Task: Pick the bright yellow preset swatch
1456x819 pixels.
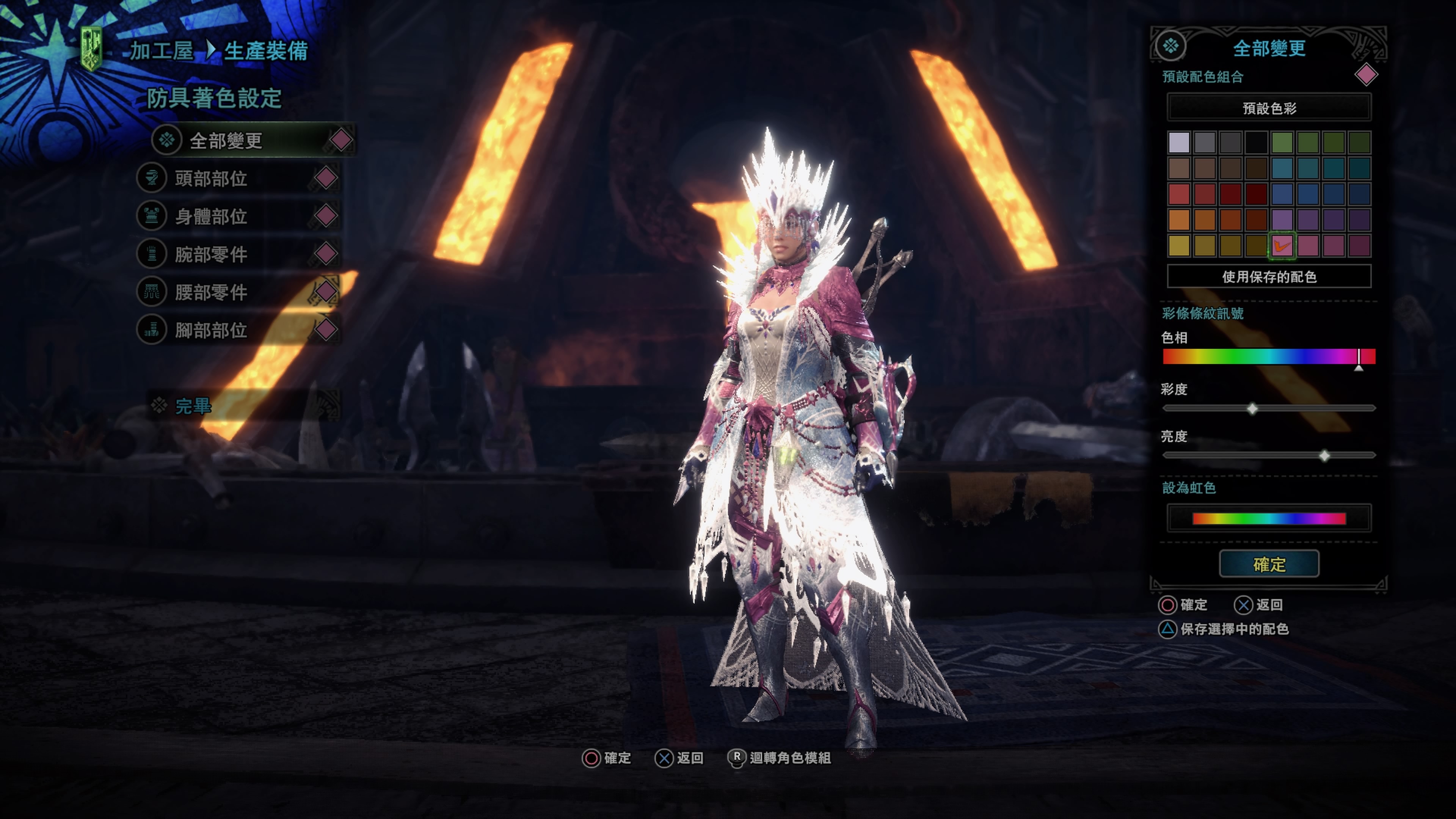Action: pyautogui.click(x=1179, y=246)
